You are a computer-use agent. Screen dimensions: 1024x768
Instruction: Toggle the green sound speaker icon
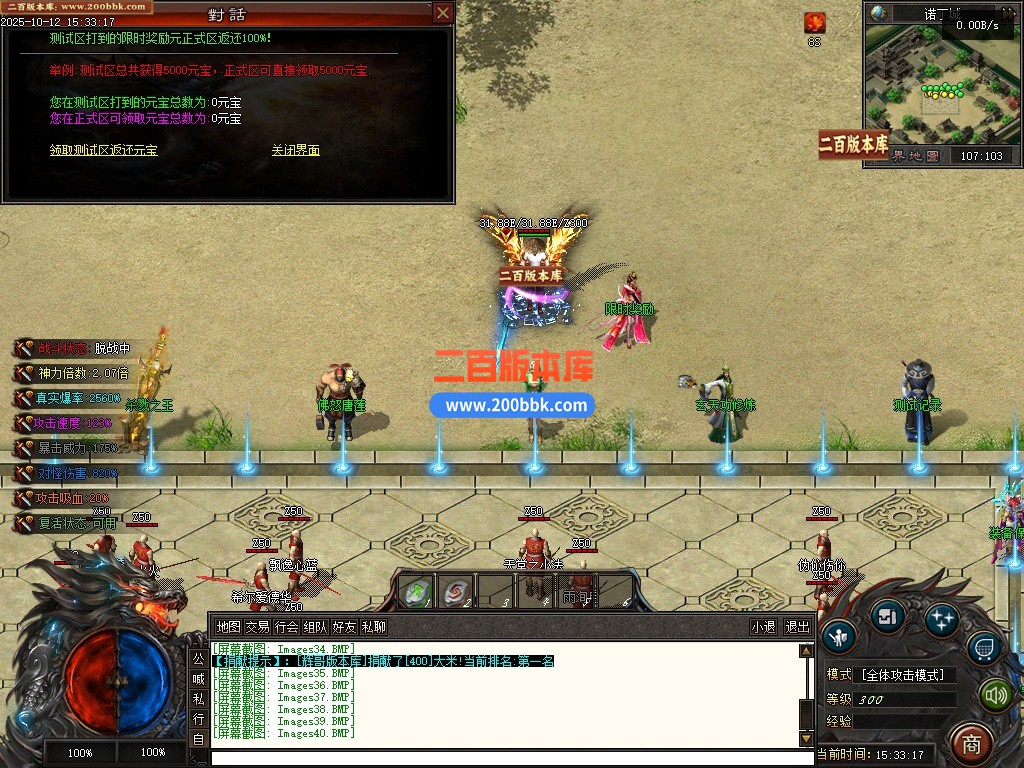(994, 694)
